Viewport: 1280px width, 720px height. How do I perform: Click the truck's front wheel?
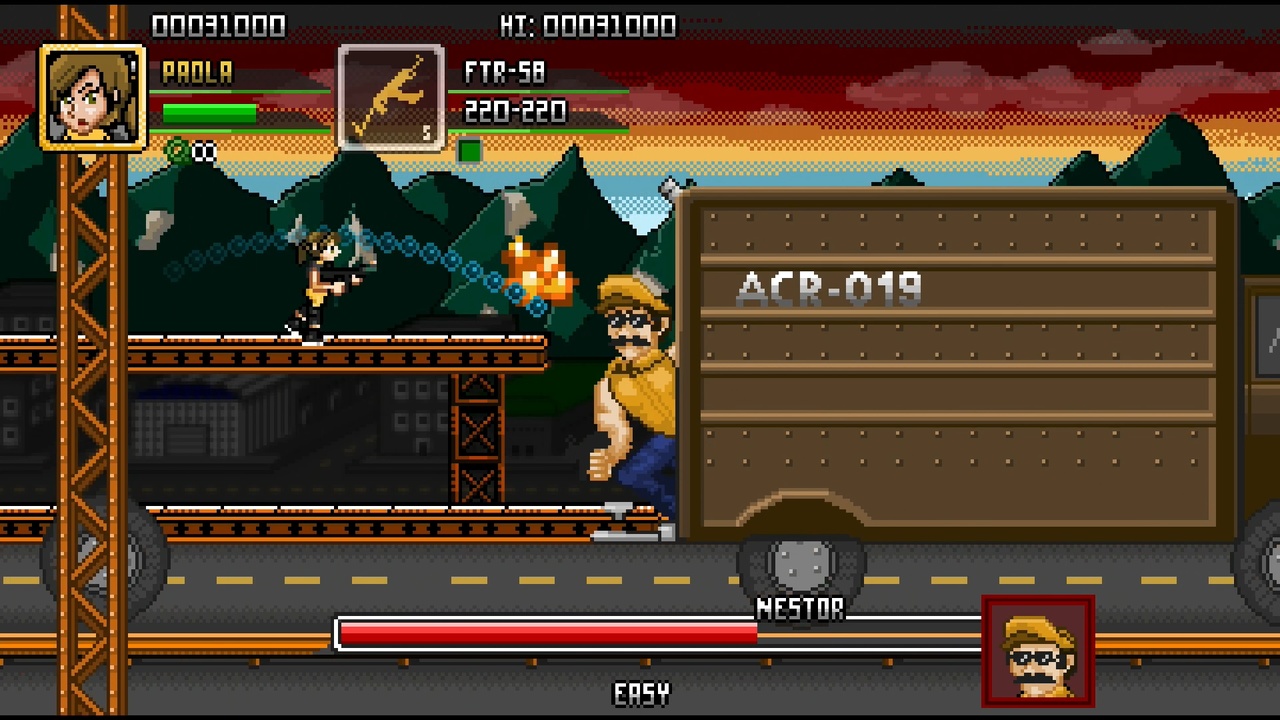click(797, 565)
